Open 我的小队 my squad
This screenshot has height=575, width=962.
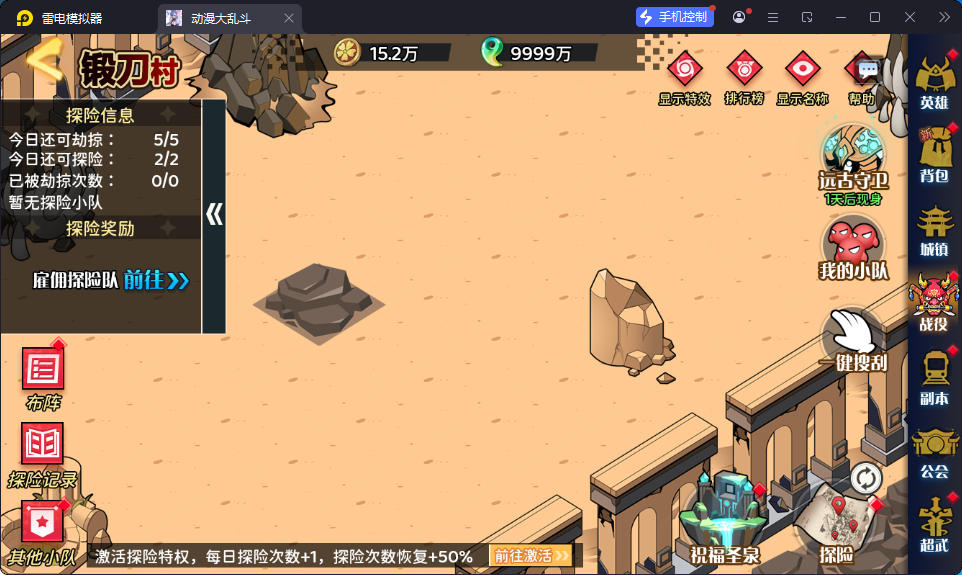click(x=853, y=246)
